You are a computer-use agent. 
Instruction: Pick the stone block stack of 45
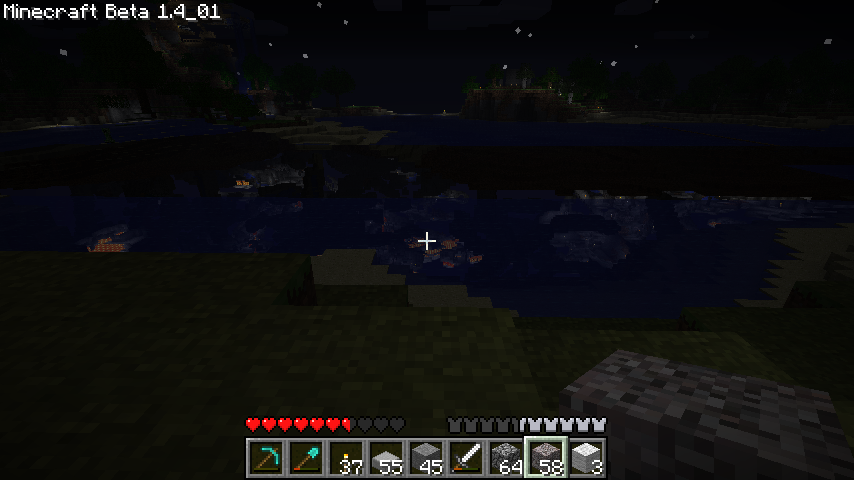(427, 459)
